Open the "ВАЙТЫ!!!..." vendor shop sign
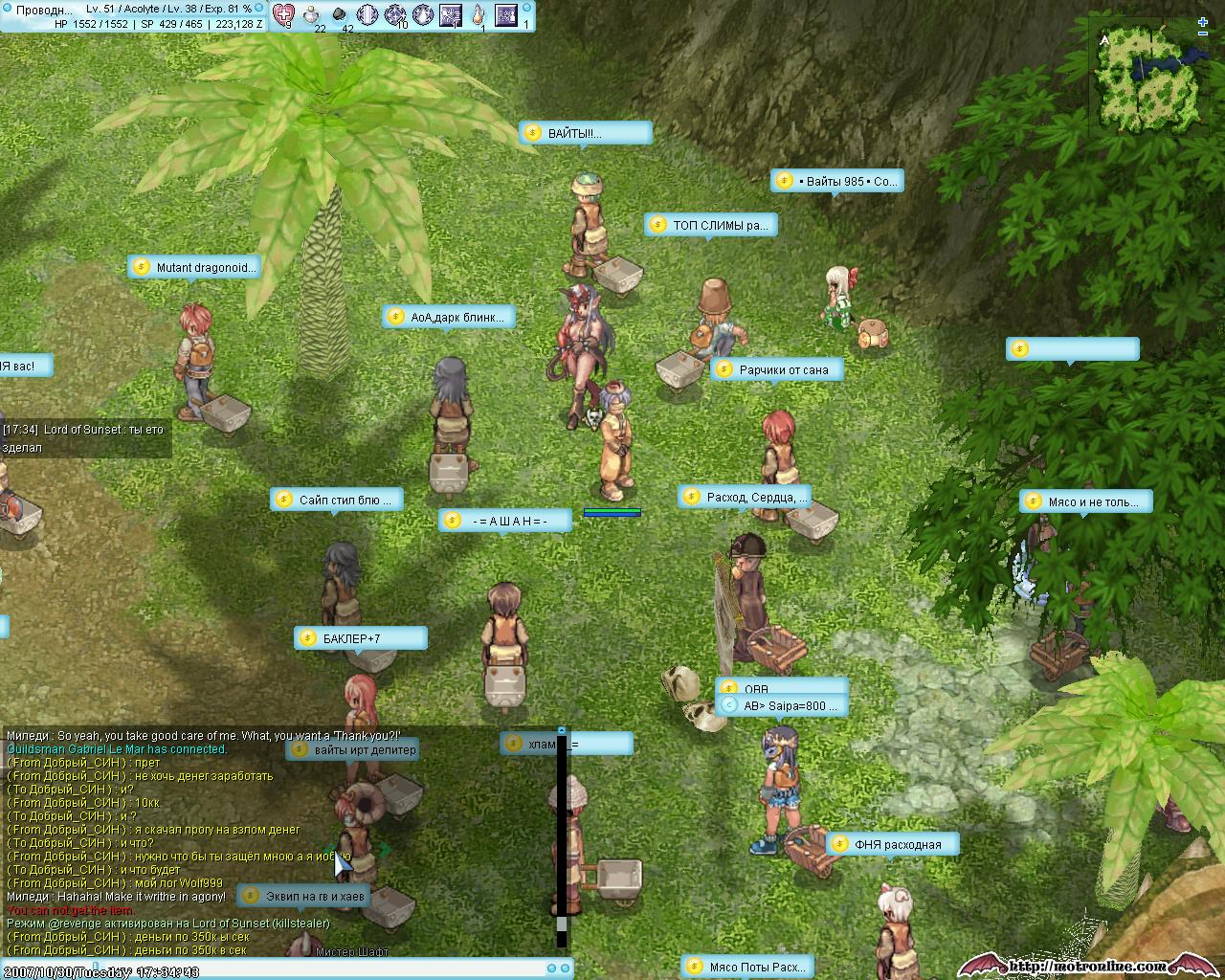 [586, 134]
